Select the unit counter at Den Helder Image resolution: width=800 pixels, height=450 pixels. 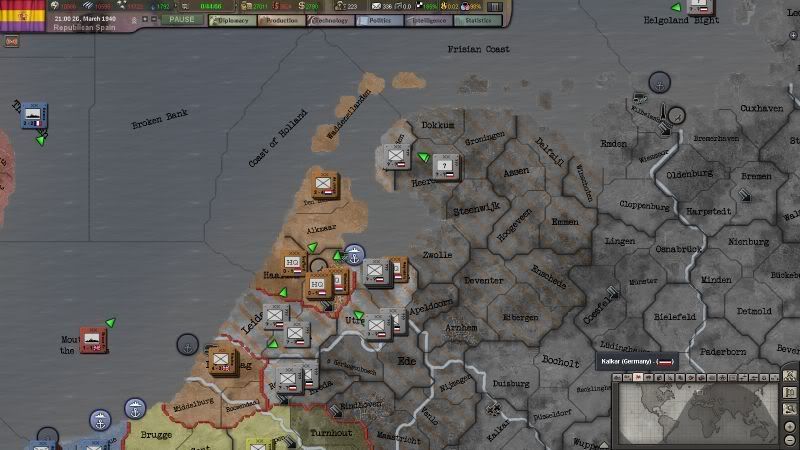click(x=322, y=185)
